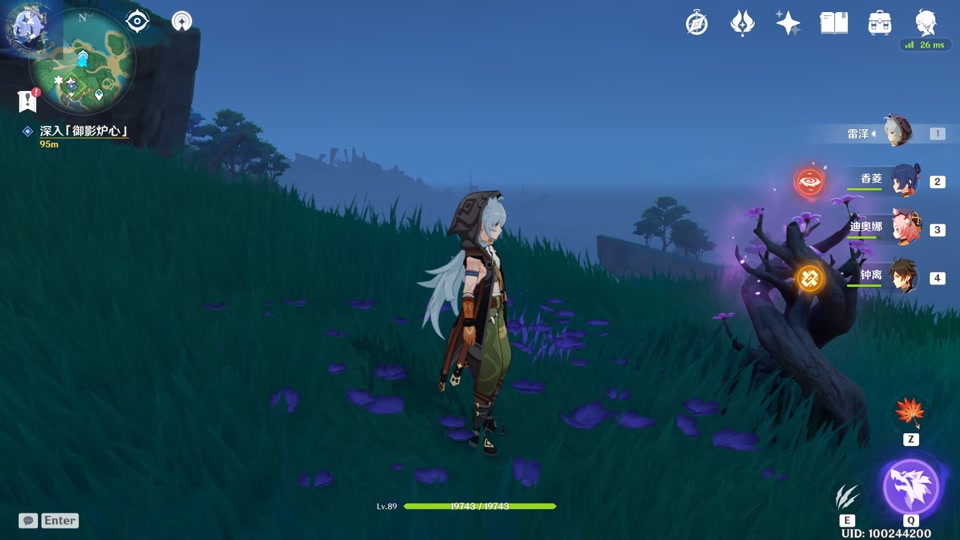
Task: Open the compass events icon
Action: 697,23
